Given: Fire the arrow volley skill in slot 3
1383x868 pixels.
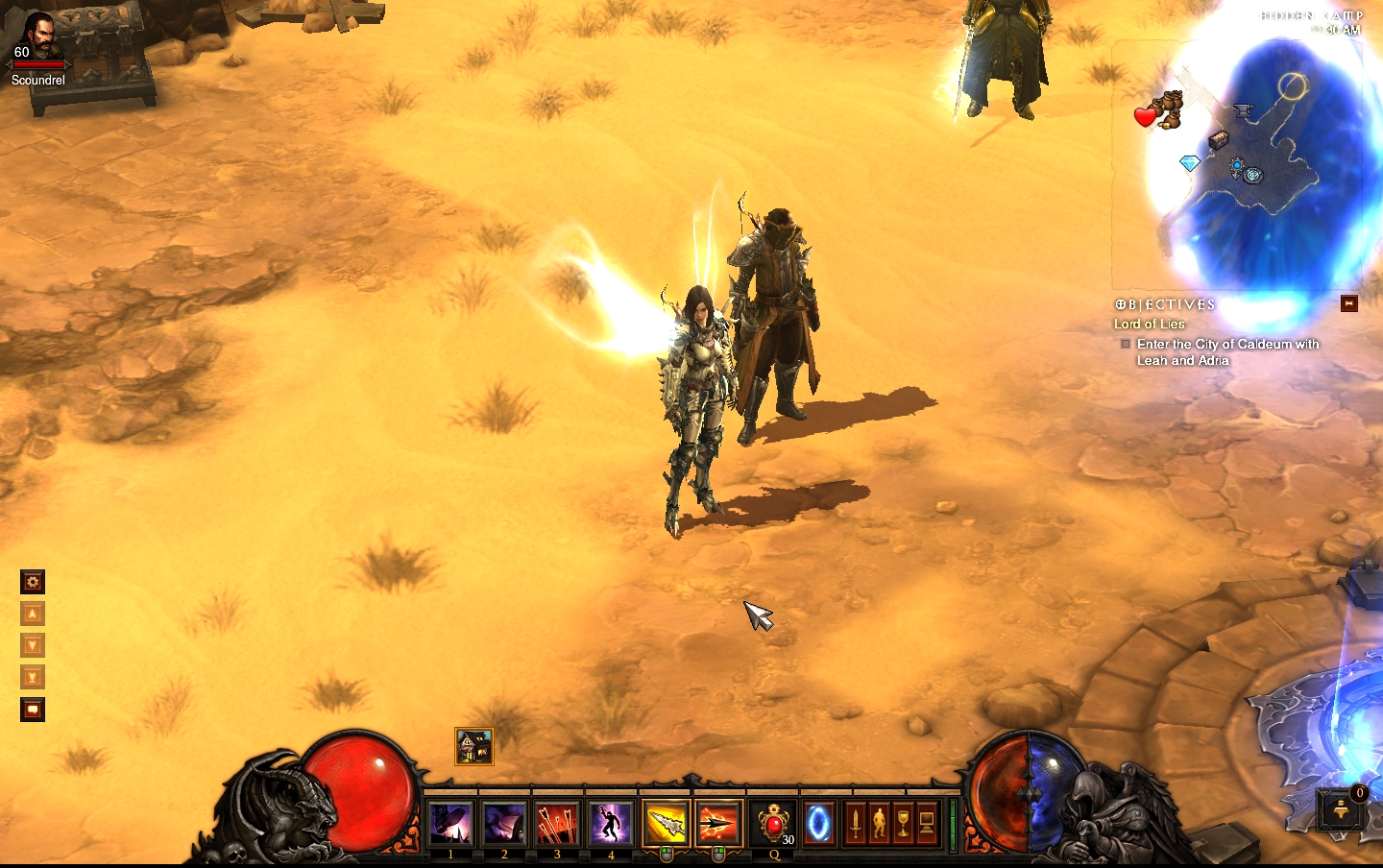Looking at the screenshot, I should 557,824.
